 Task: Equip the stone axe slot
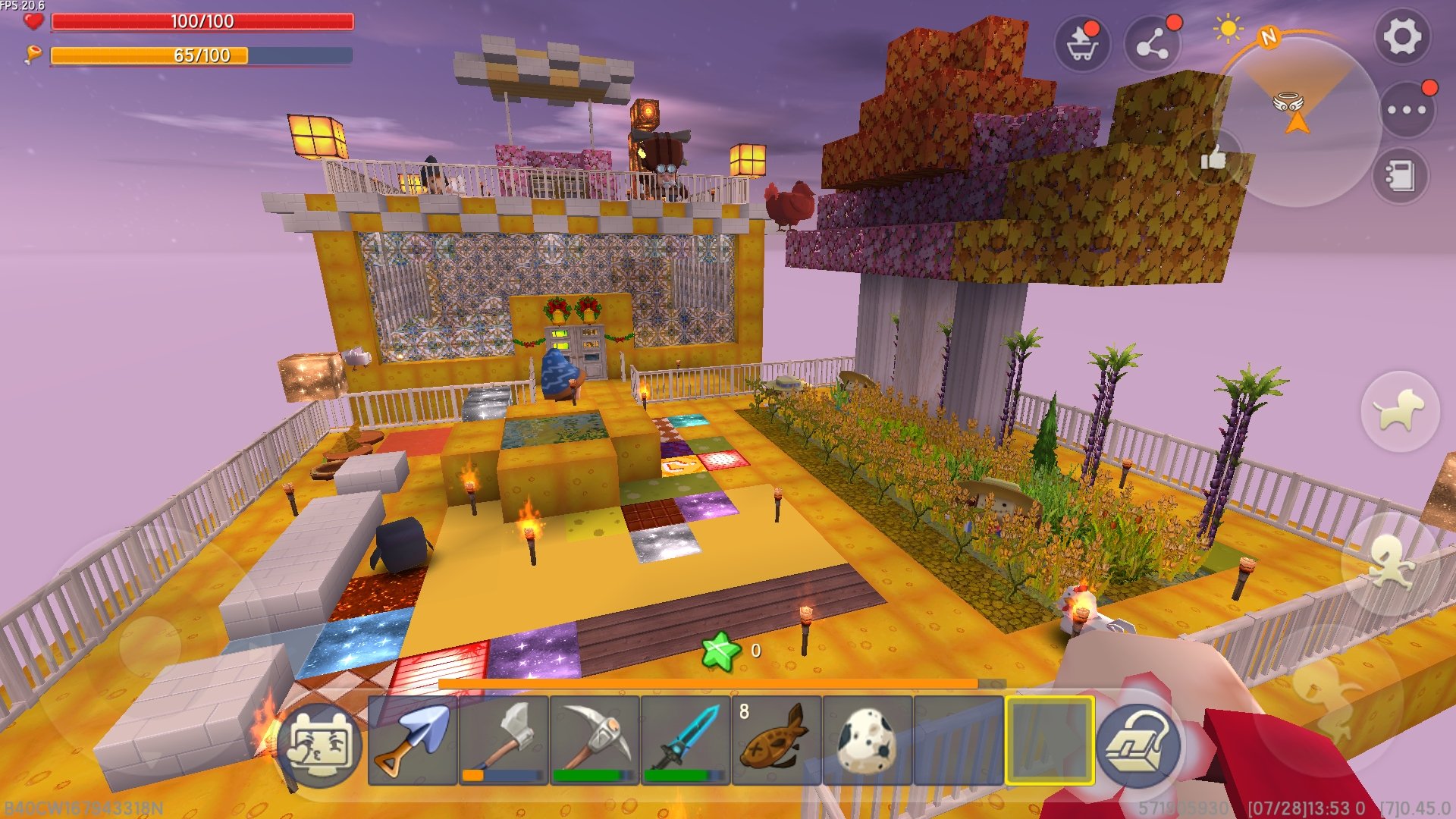coord(504,740)
